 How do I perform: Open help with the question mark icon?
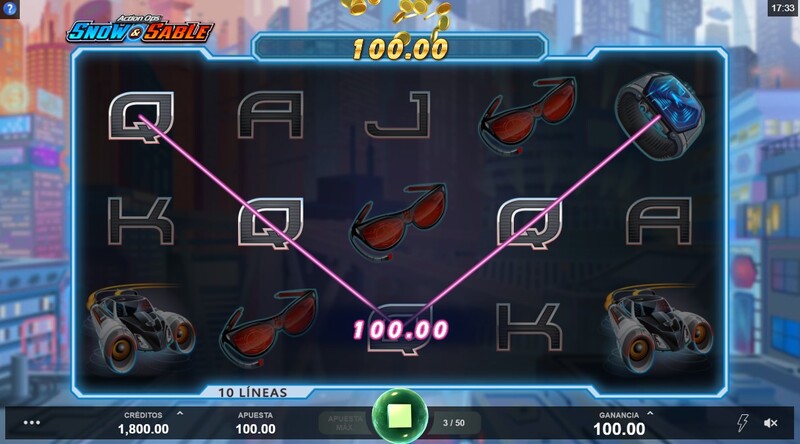point(10,10)
